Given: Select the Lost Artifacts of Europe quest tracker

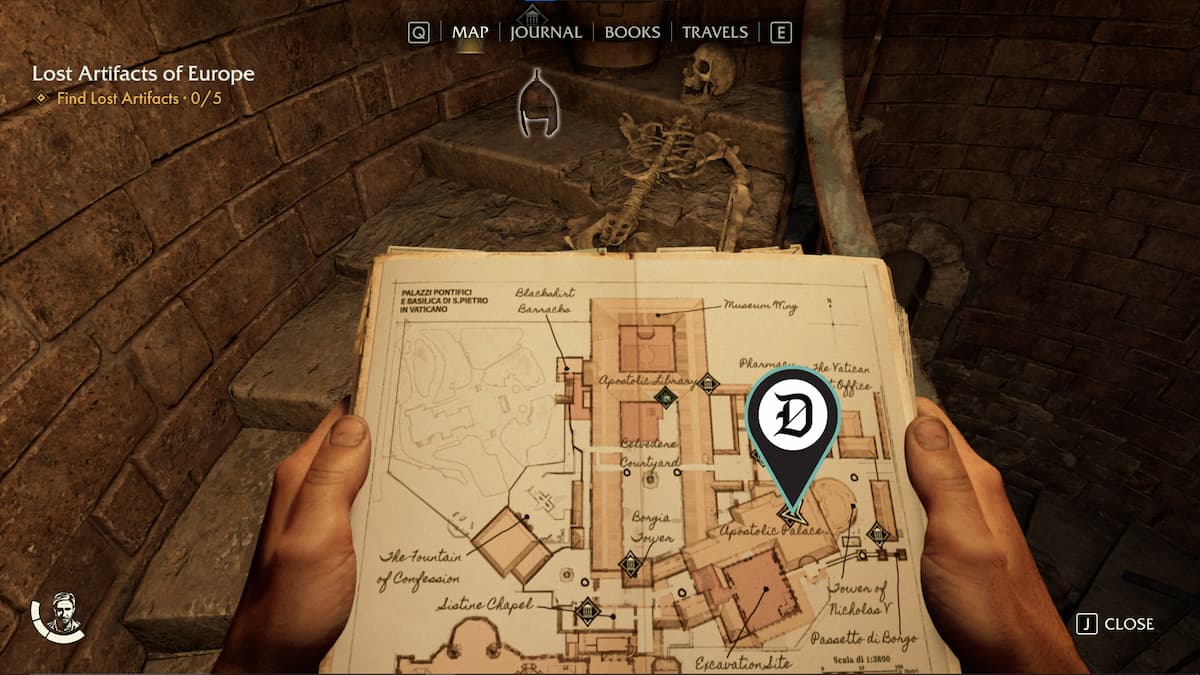Looking at the screenshot, I should [143, 74].
